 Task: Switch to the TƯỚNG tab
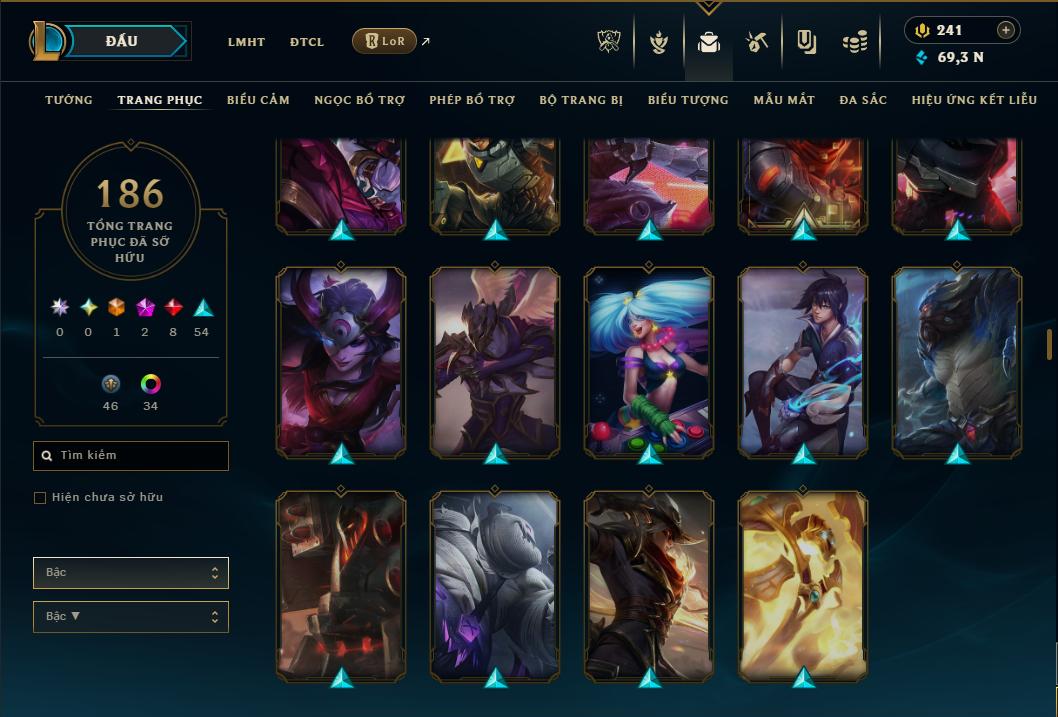click(69, 100)
